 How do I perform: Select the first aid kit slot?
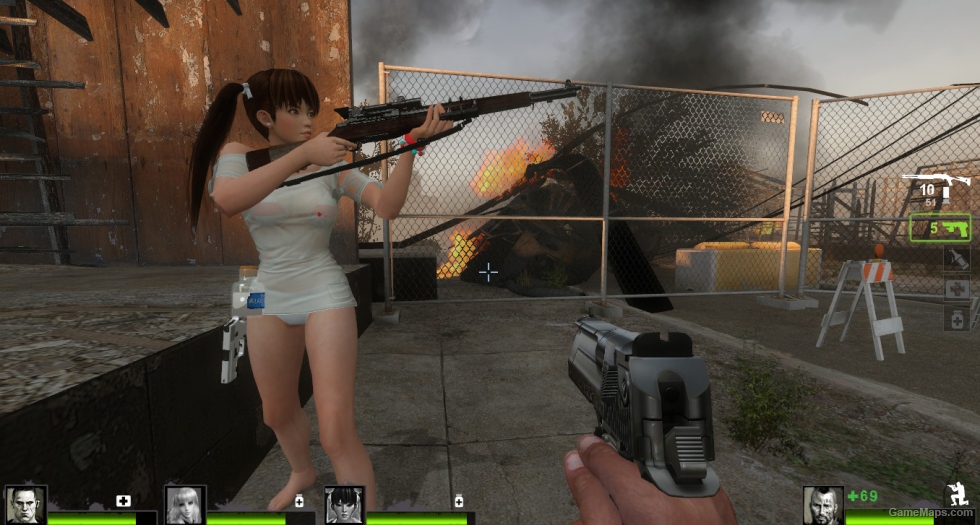click(x=956, y=289)
